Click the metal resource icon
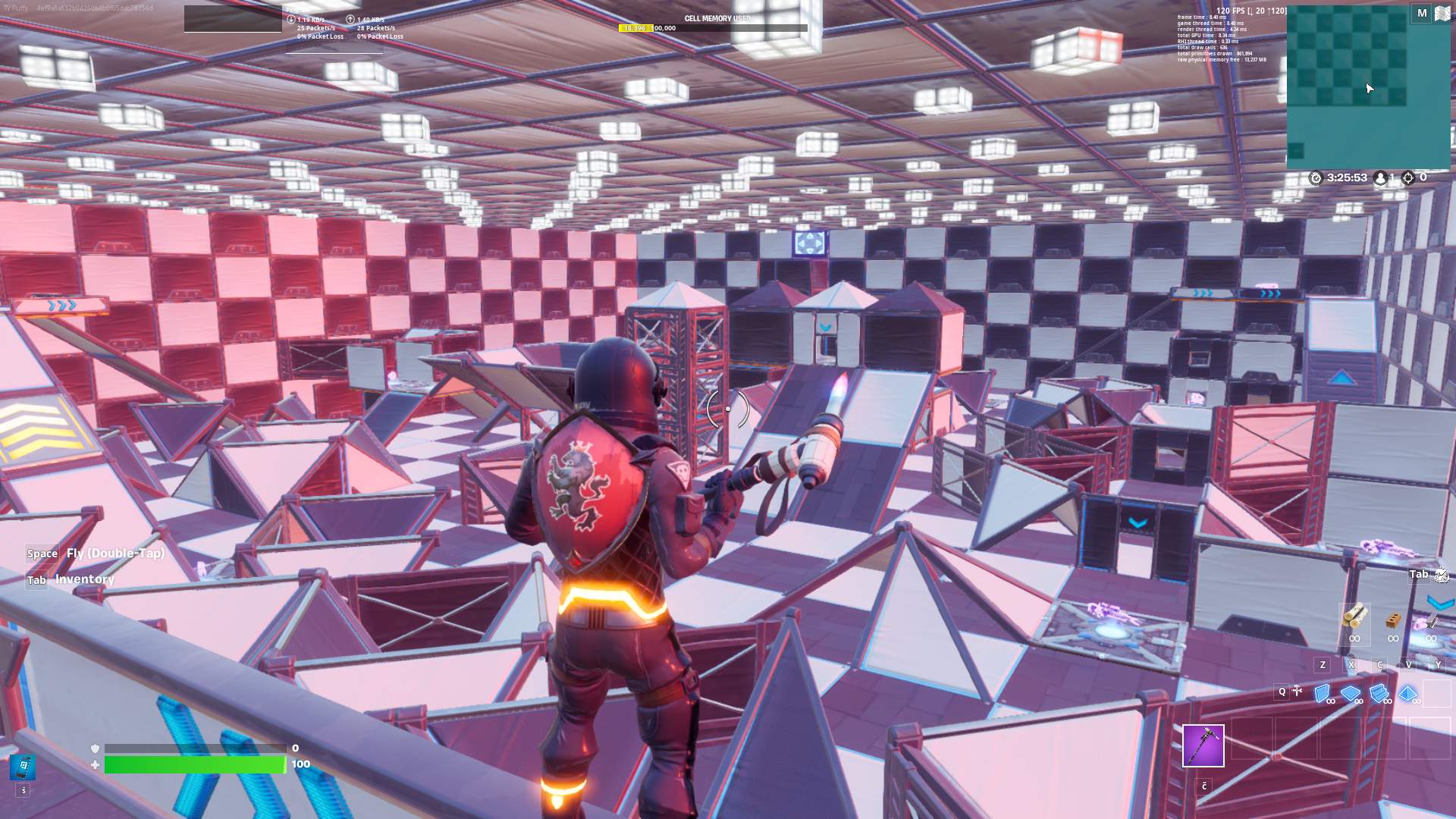Viewport: 1456px width, 819px height. point(1431,622)
